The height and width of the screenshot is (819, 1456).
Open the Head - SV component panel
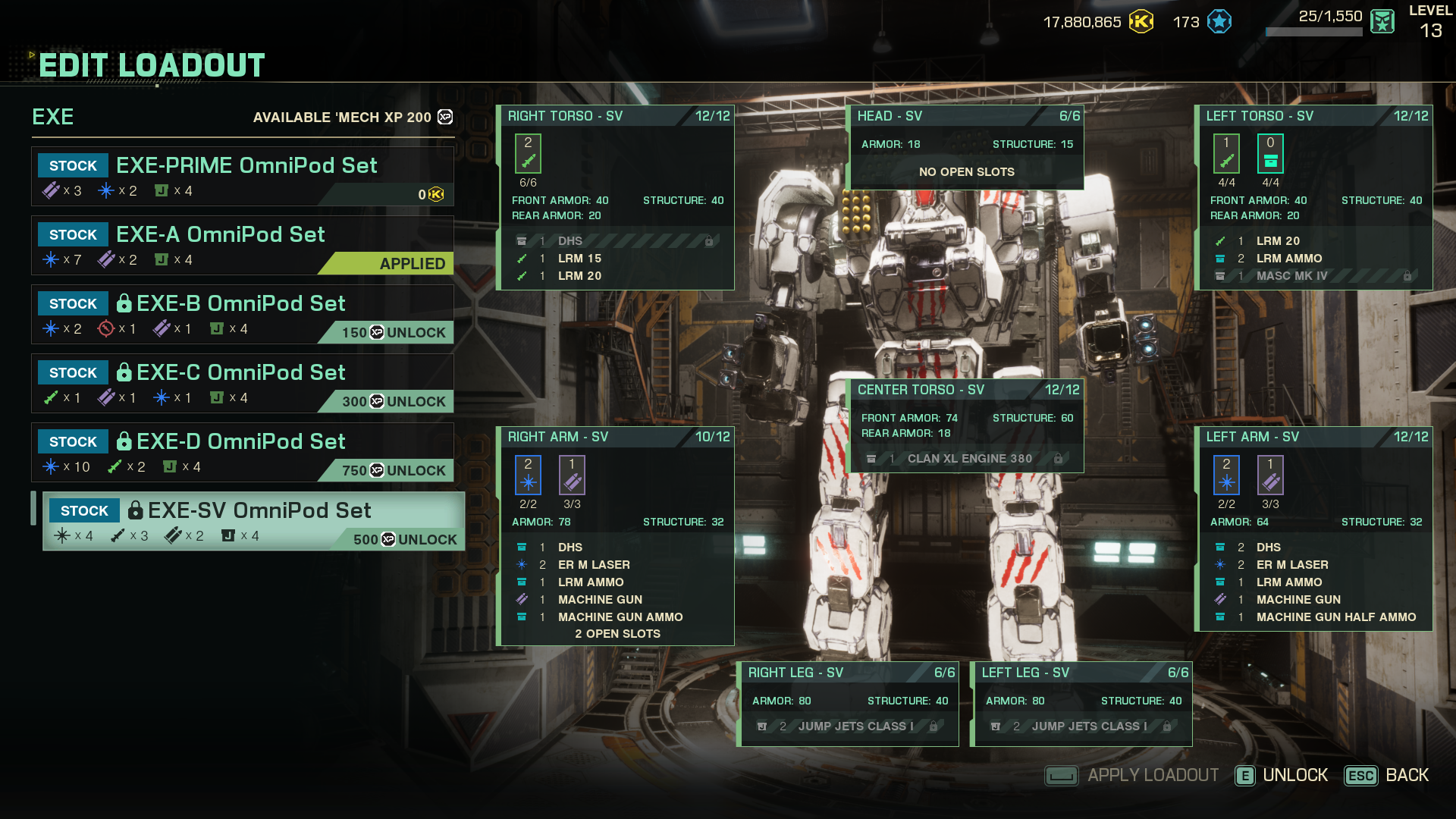coord(965,116)
